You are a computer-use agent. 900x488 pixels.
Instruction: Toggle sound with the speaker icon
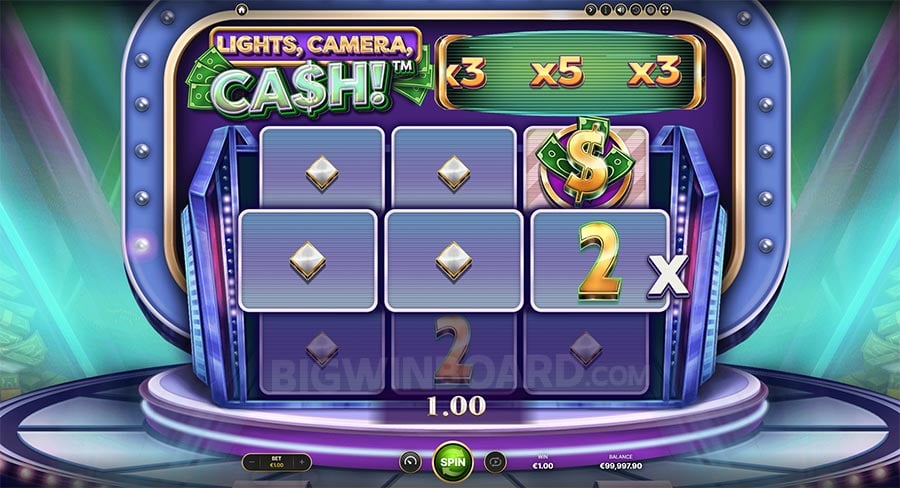[621, 10]
